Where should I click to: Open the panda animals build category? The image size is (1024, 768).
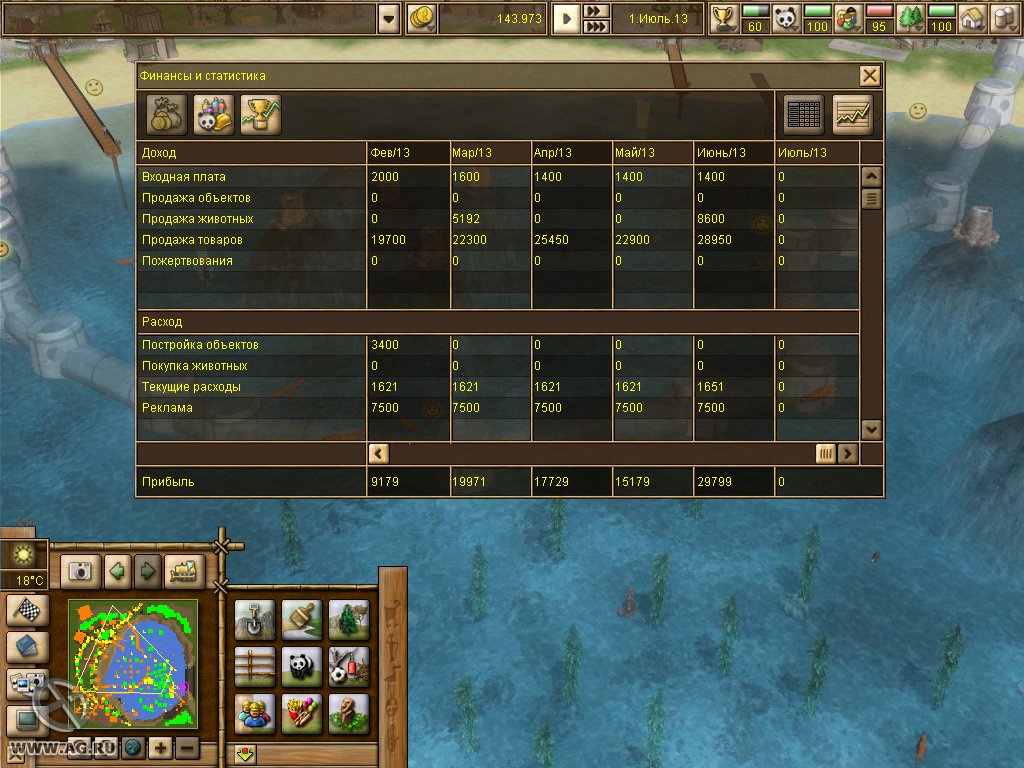302,667
